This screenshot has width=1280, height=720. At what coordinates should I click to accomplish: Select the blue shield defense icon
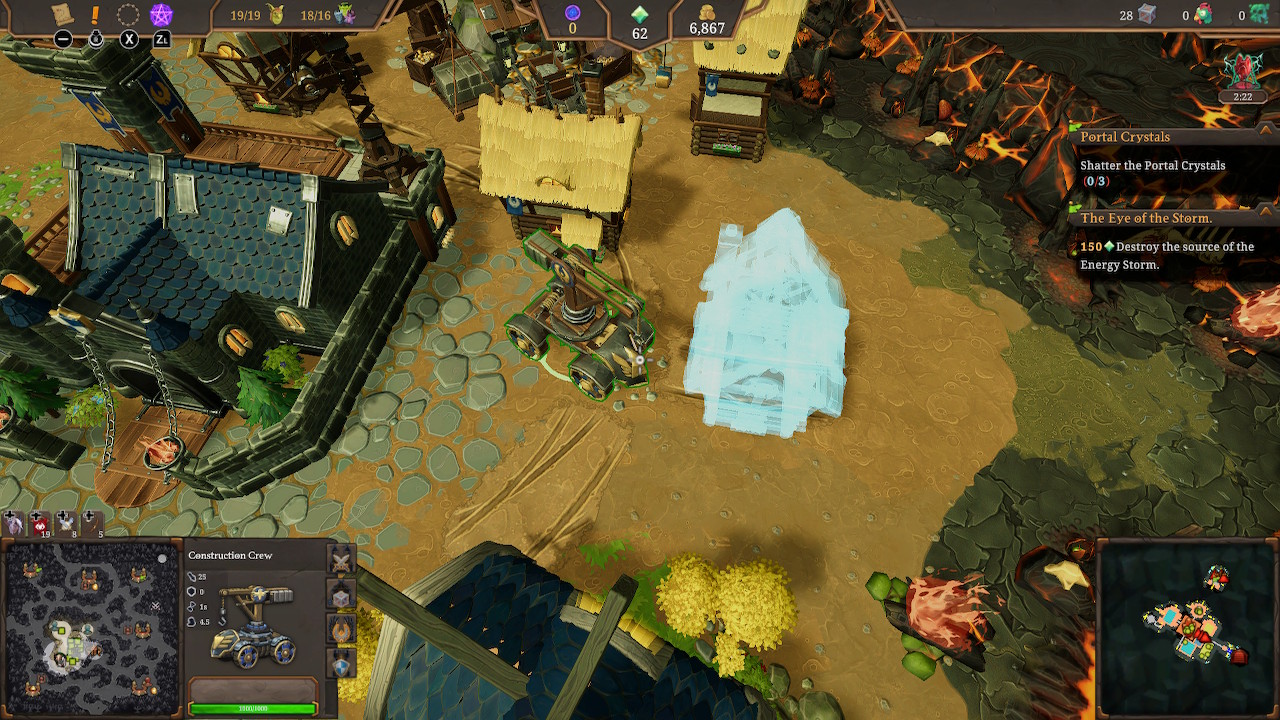(x=341, y=667)
